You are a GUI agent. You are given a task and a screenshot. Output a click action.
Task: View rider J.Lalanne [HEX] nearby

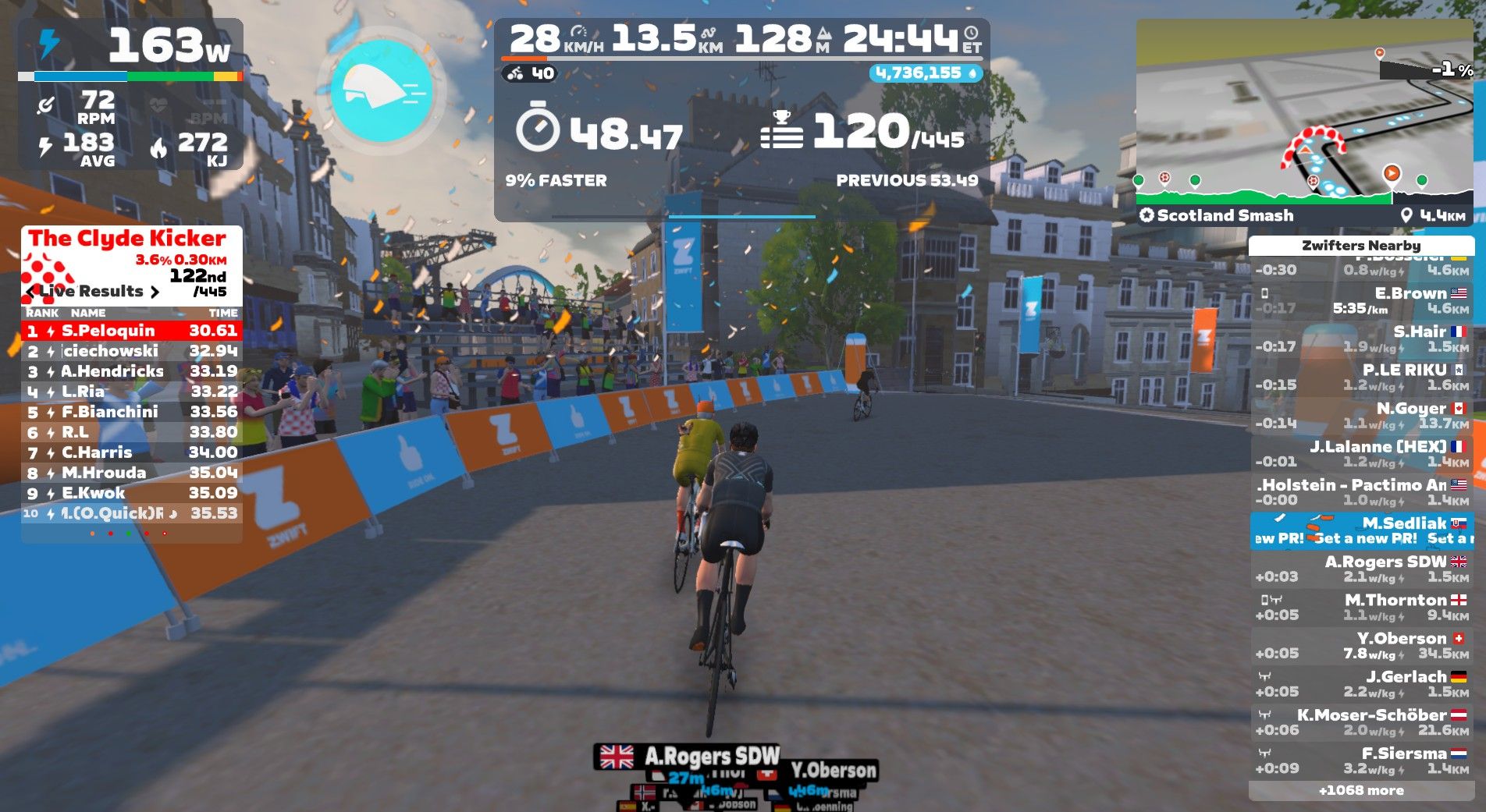click(1361, 453)
